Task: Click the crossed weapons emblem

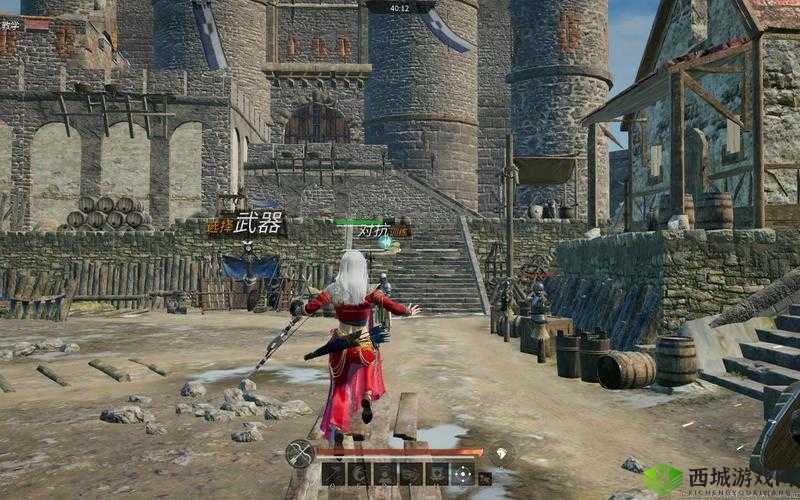Action: coord(300,453)
